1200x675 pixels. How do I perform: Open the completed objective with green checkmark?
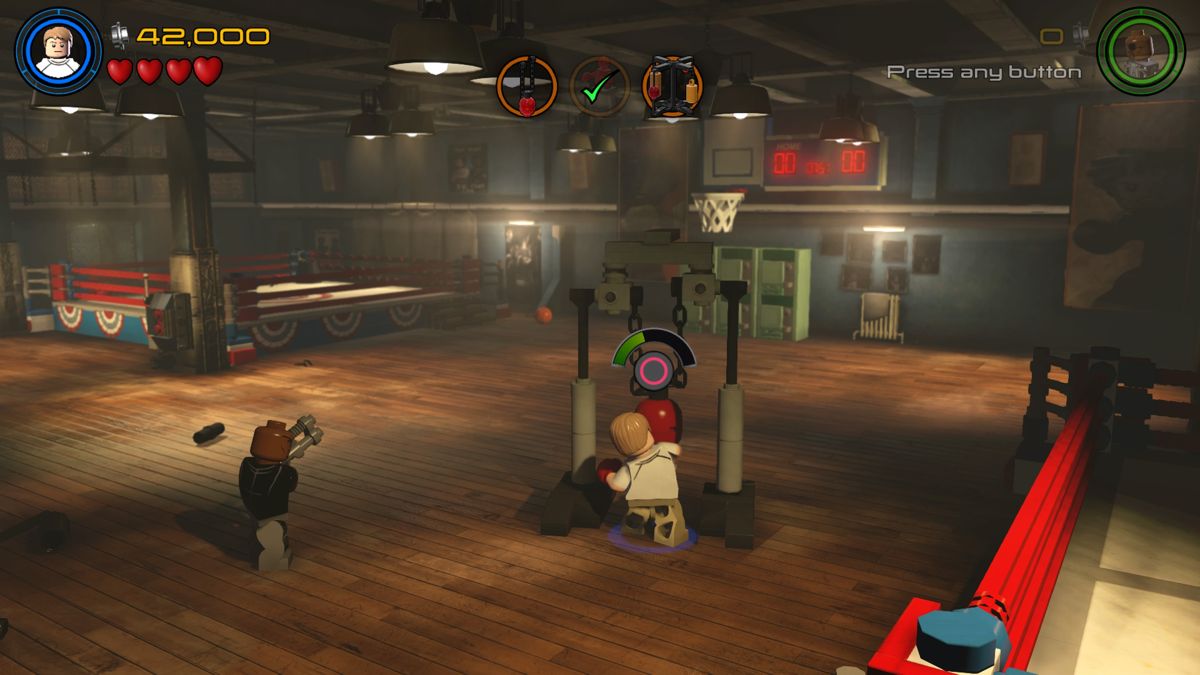point(600,87)
